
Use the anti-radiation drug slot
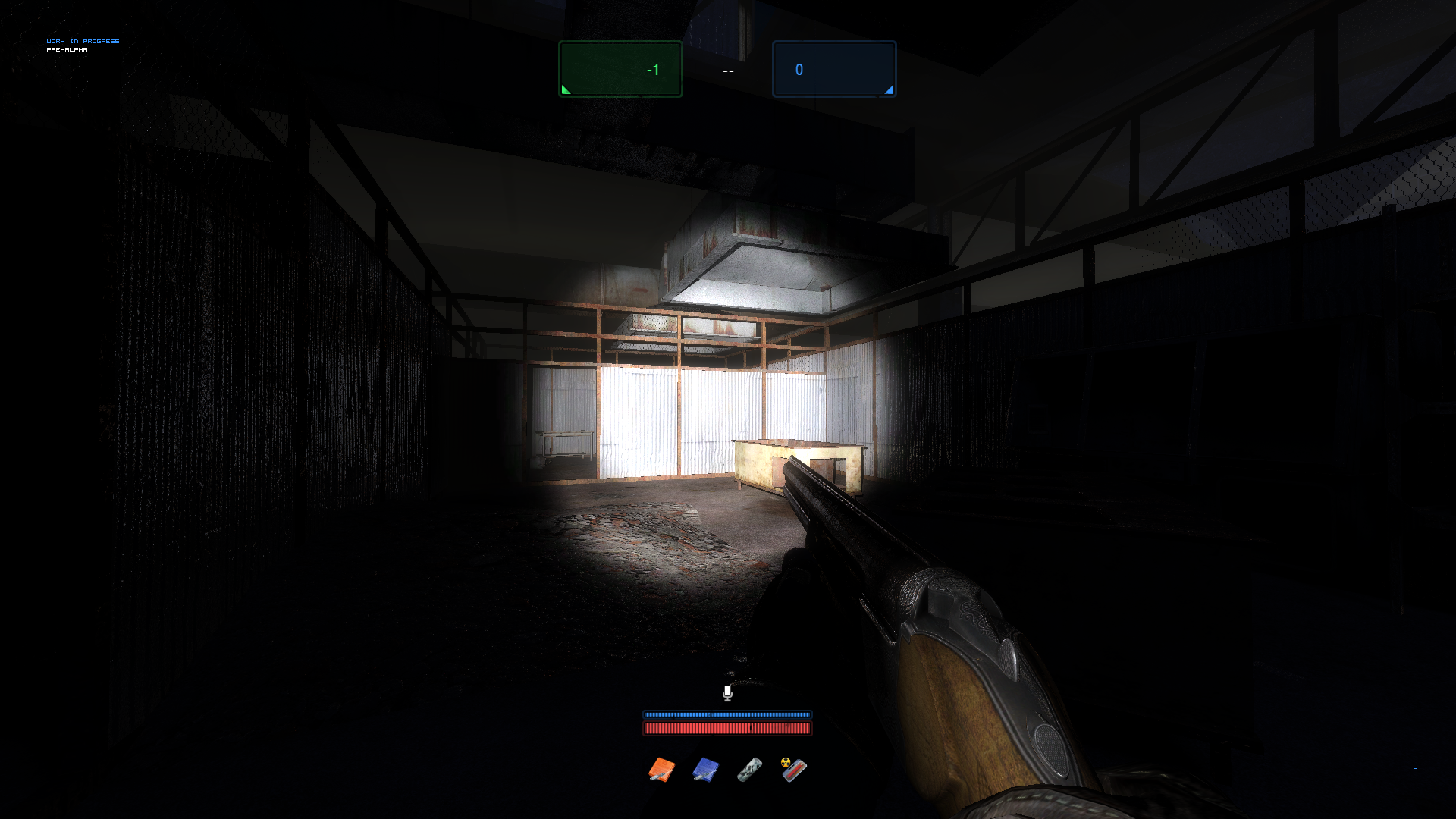tap(794, 770)
